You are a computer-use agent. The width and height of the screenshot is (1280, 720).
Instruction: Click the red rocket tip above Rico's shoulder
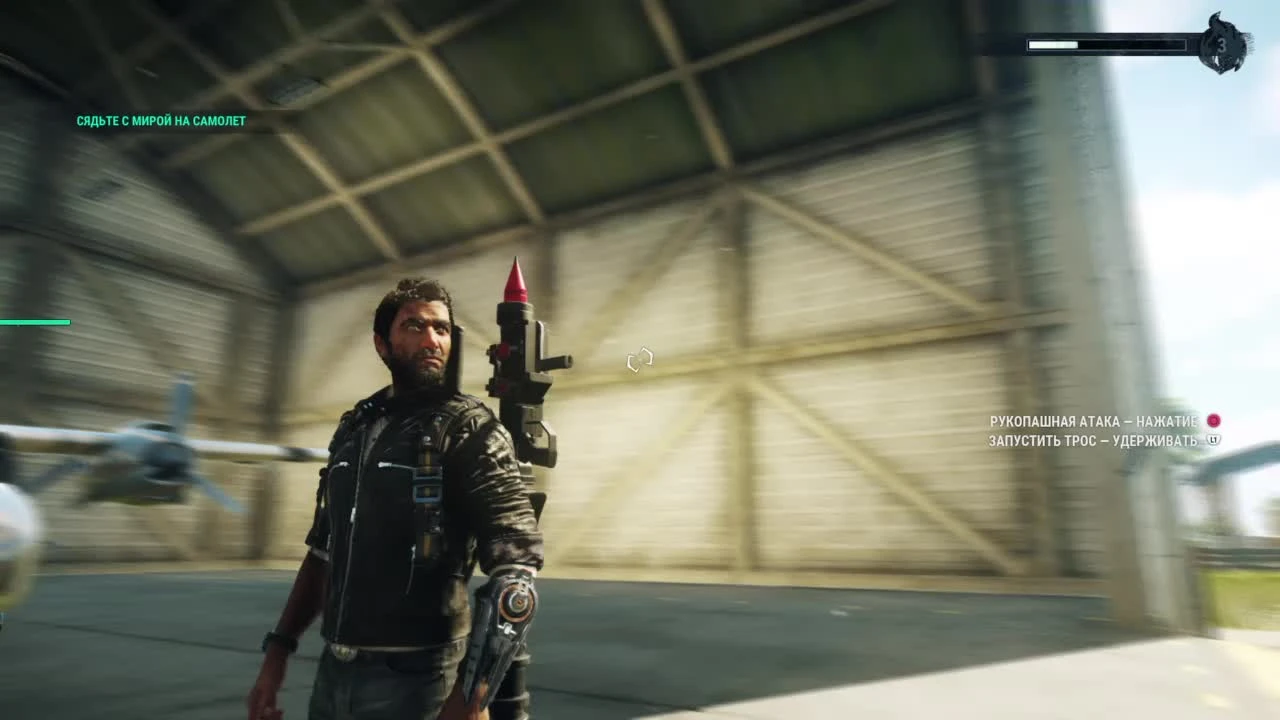(x=516, y=280)
